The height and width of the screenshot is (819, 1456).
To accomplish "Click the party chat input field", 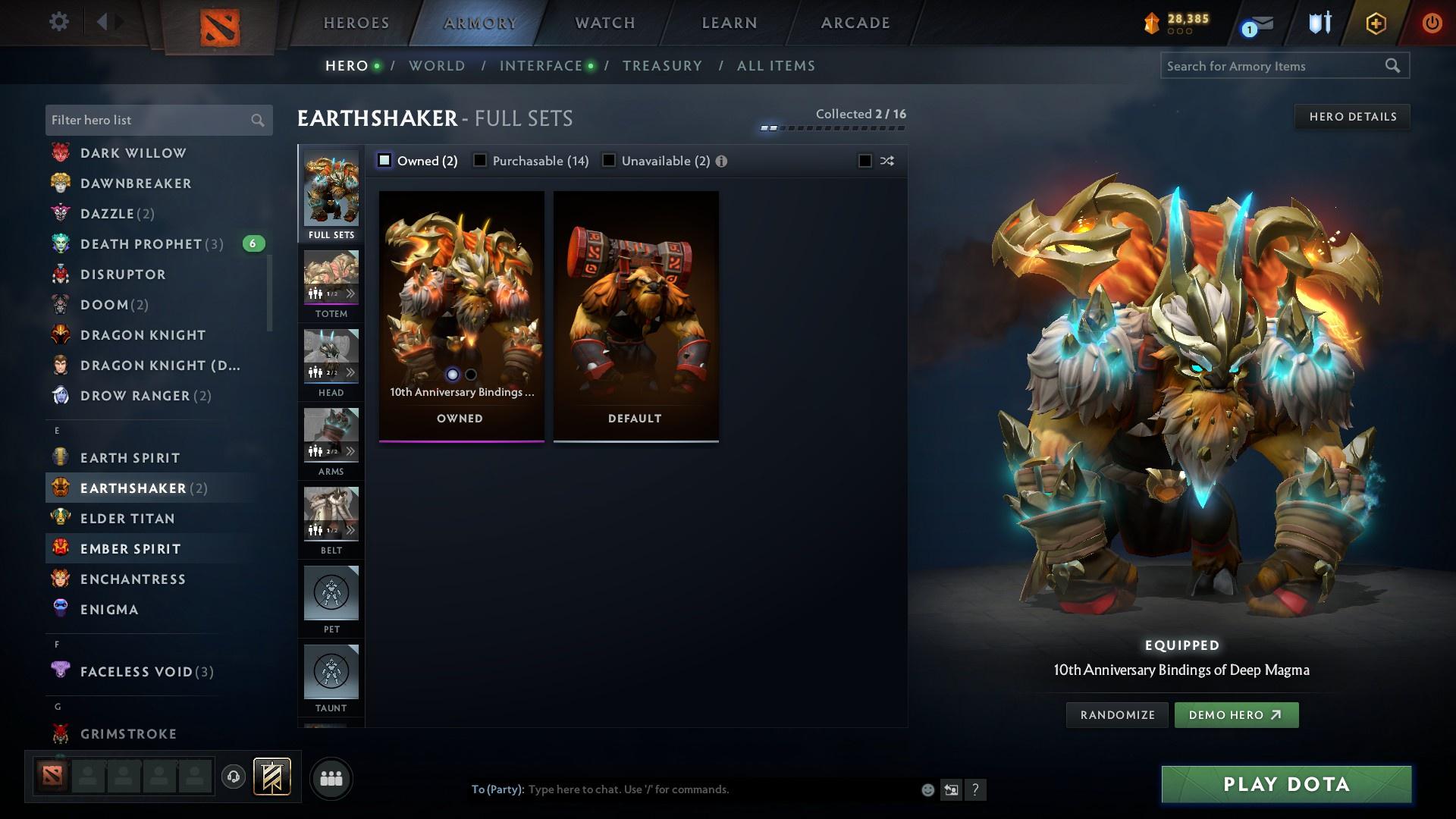I will 682,789.
